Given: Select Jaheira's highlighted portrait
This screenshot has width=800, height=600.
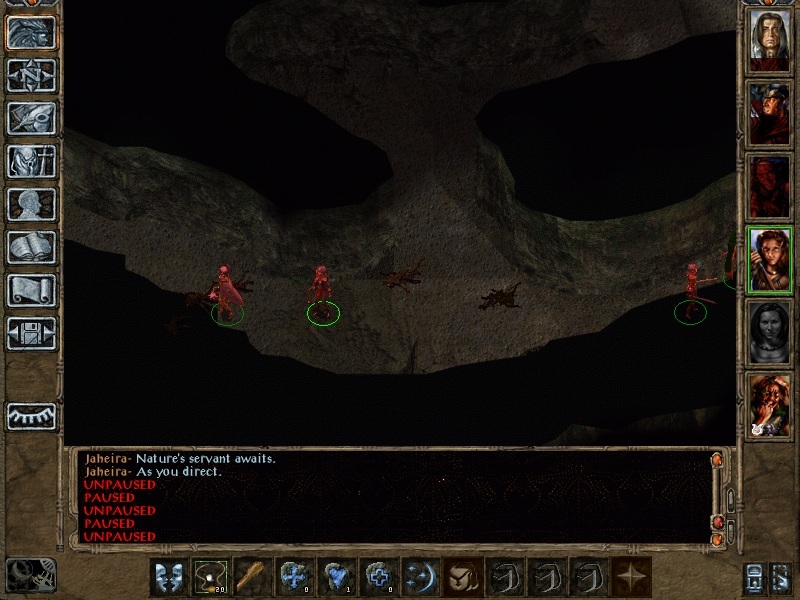Looking at the screenshot, I should pyautogui.click(x=769, y=260).
